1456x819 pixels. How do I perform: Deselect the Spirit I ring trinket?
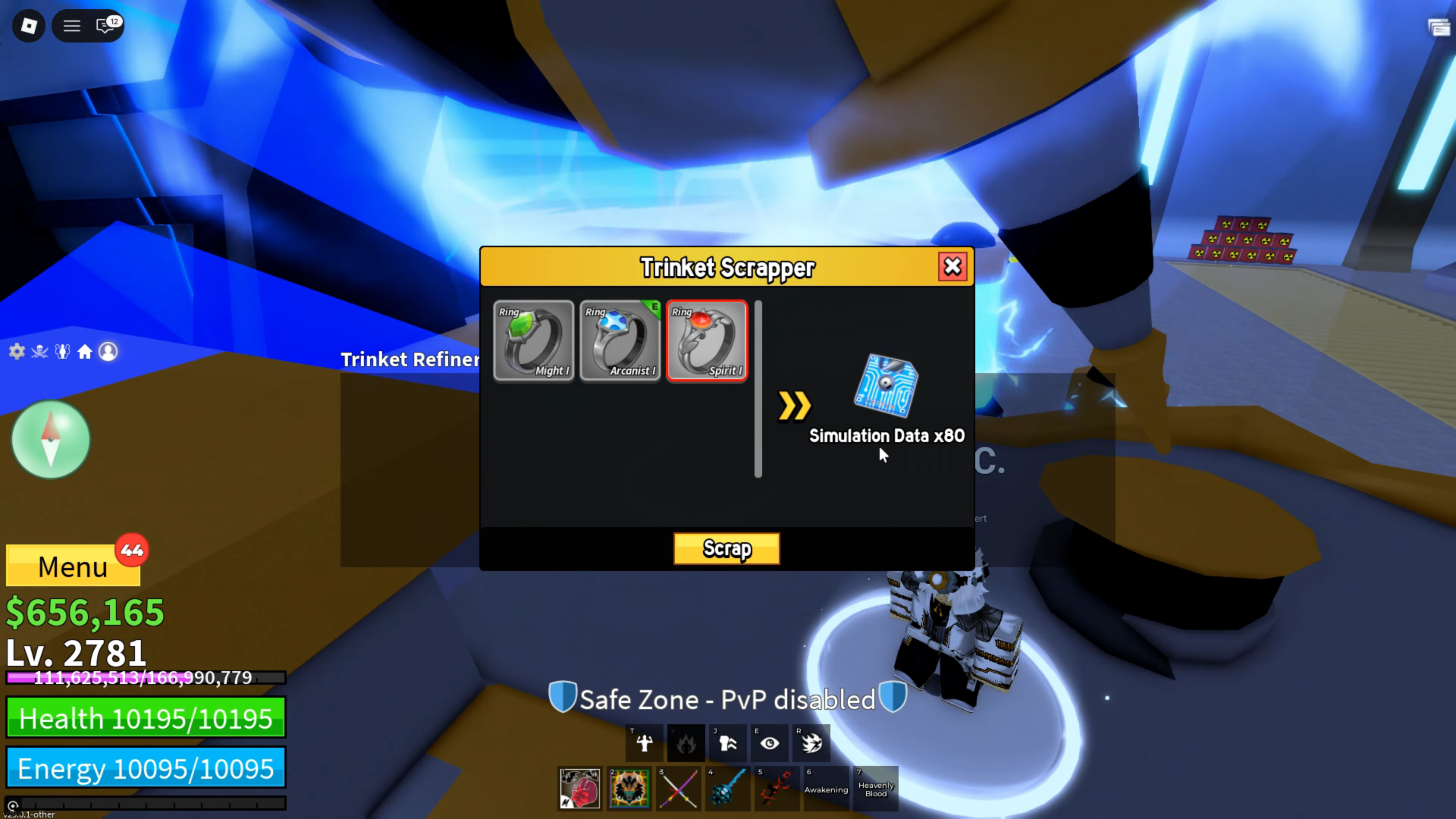[706, 341]
